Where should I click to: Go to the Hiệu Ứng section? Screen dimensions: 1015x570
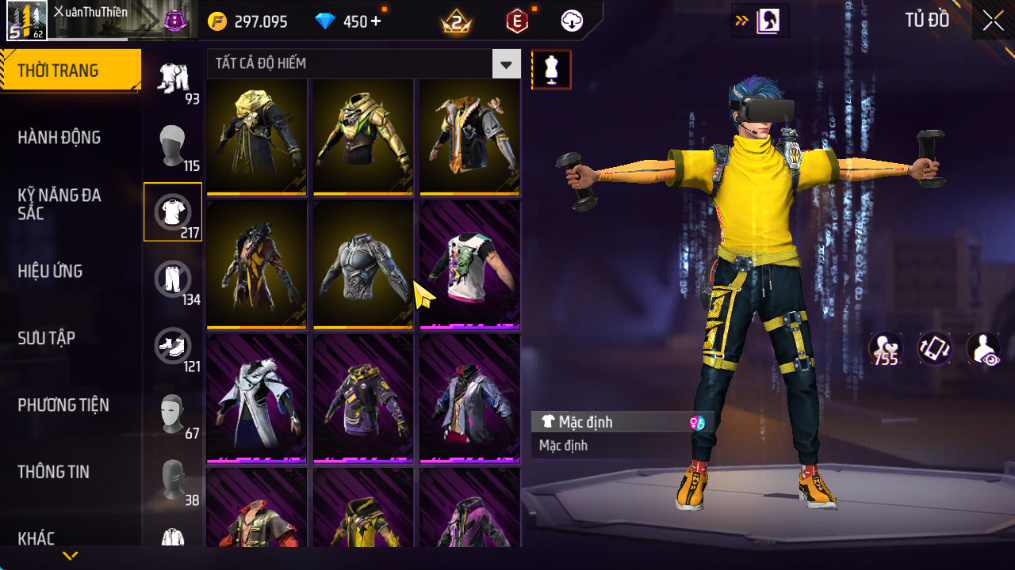[x=50, y=271]
